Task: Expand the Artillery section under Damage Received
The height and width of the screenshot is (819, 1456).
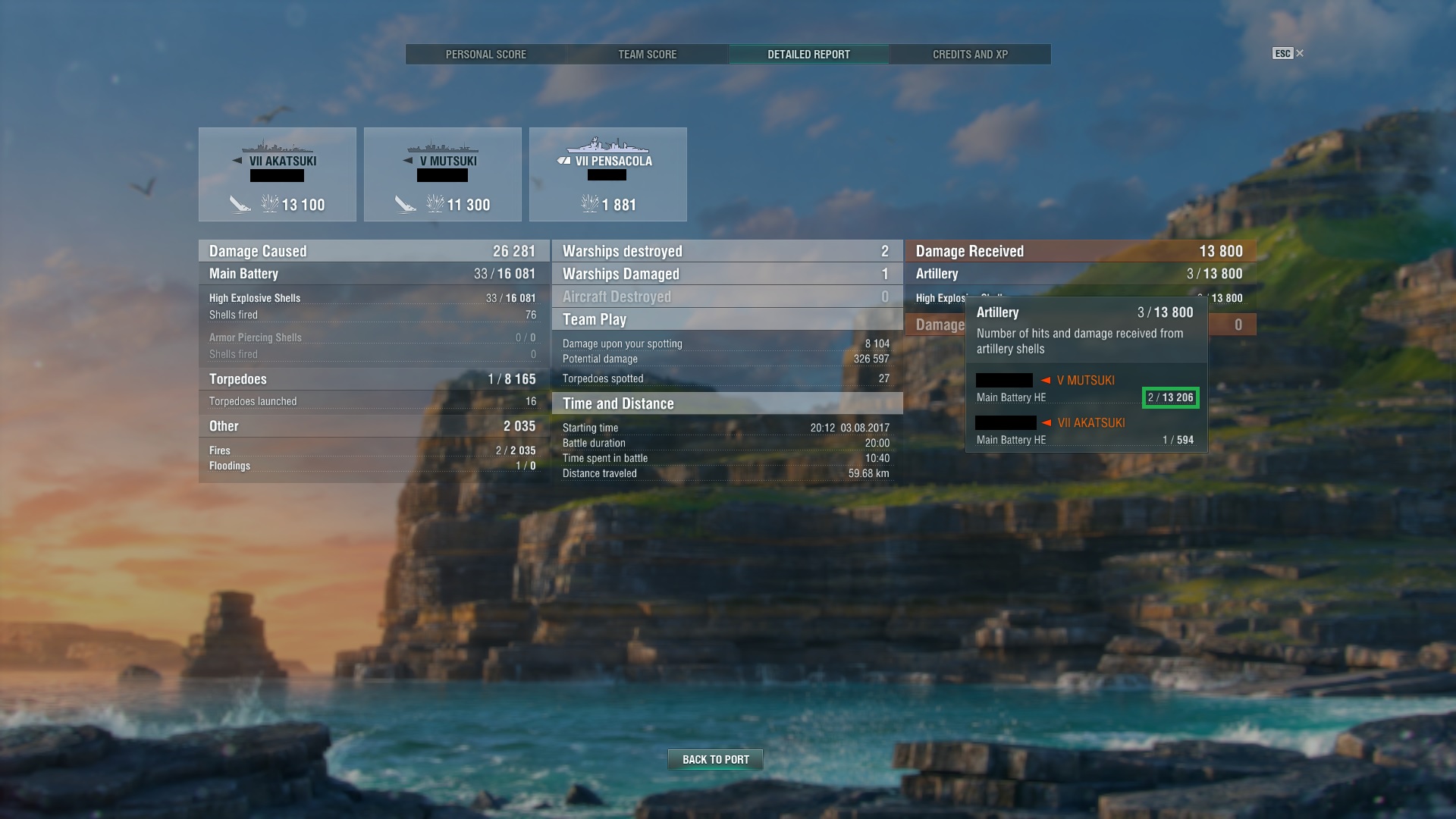Action: (937, 274)
